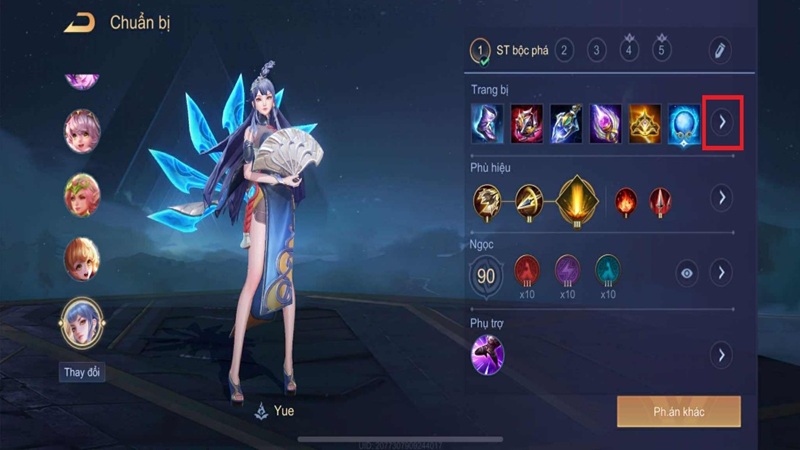Select the purple support skill icon
This screenshot has width=800, height=450.
coord(488,354)
